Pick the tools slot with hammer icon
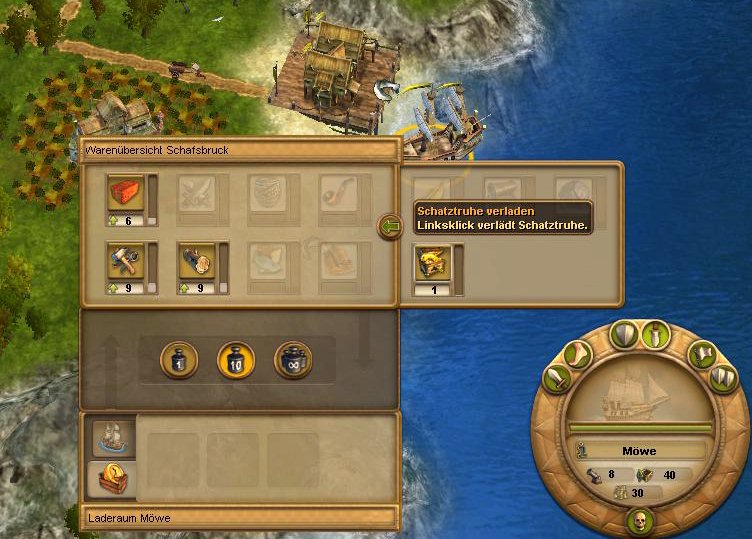The height and width of the screenshot is (539, 752). [x=125, y=262]
